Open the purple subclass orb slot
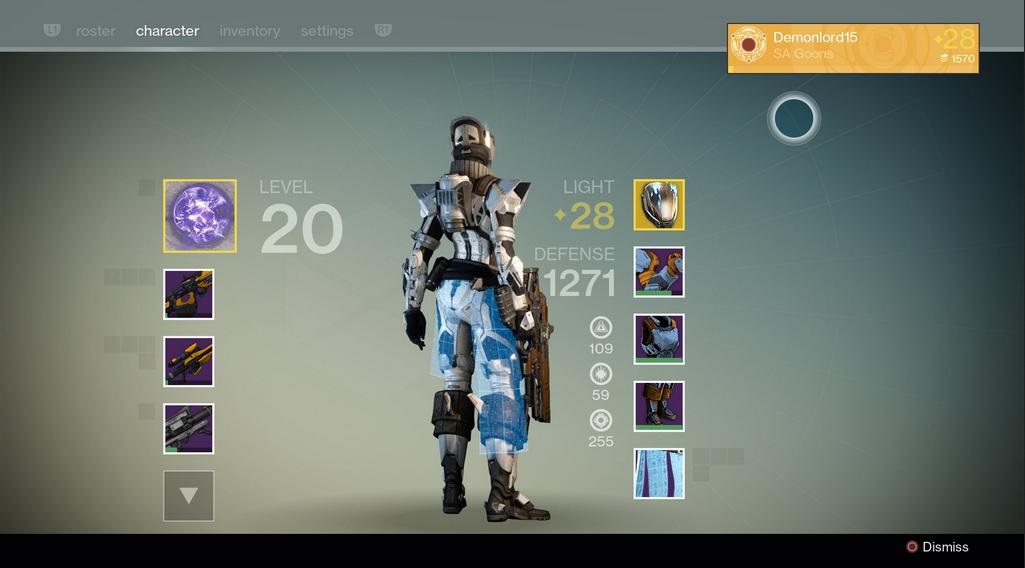Screen dimensions: 1025x568 [200, 216]
